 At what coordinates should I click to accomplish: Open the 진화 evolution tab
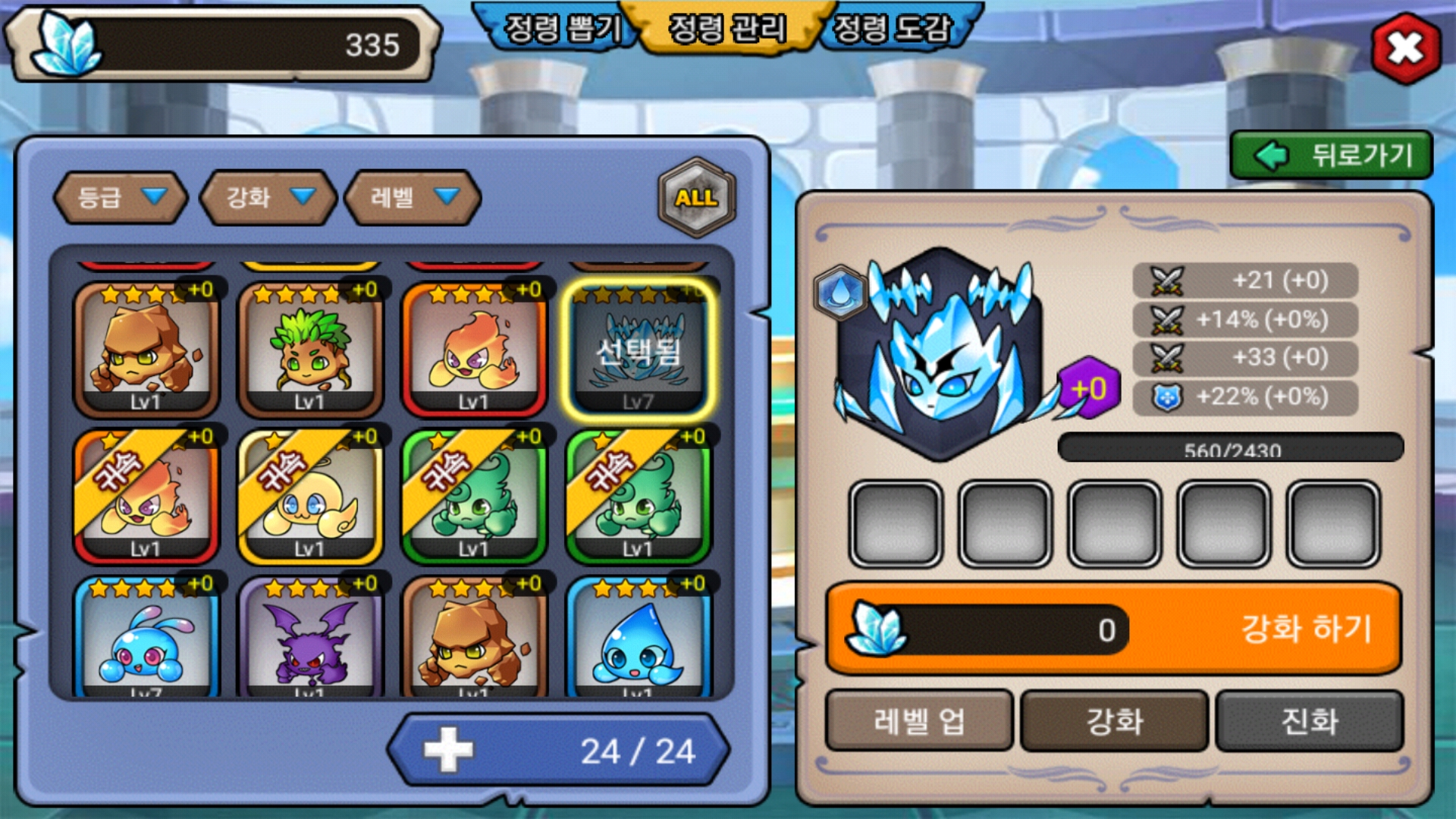coord(1310,720)
